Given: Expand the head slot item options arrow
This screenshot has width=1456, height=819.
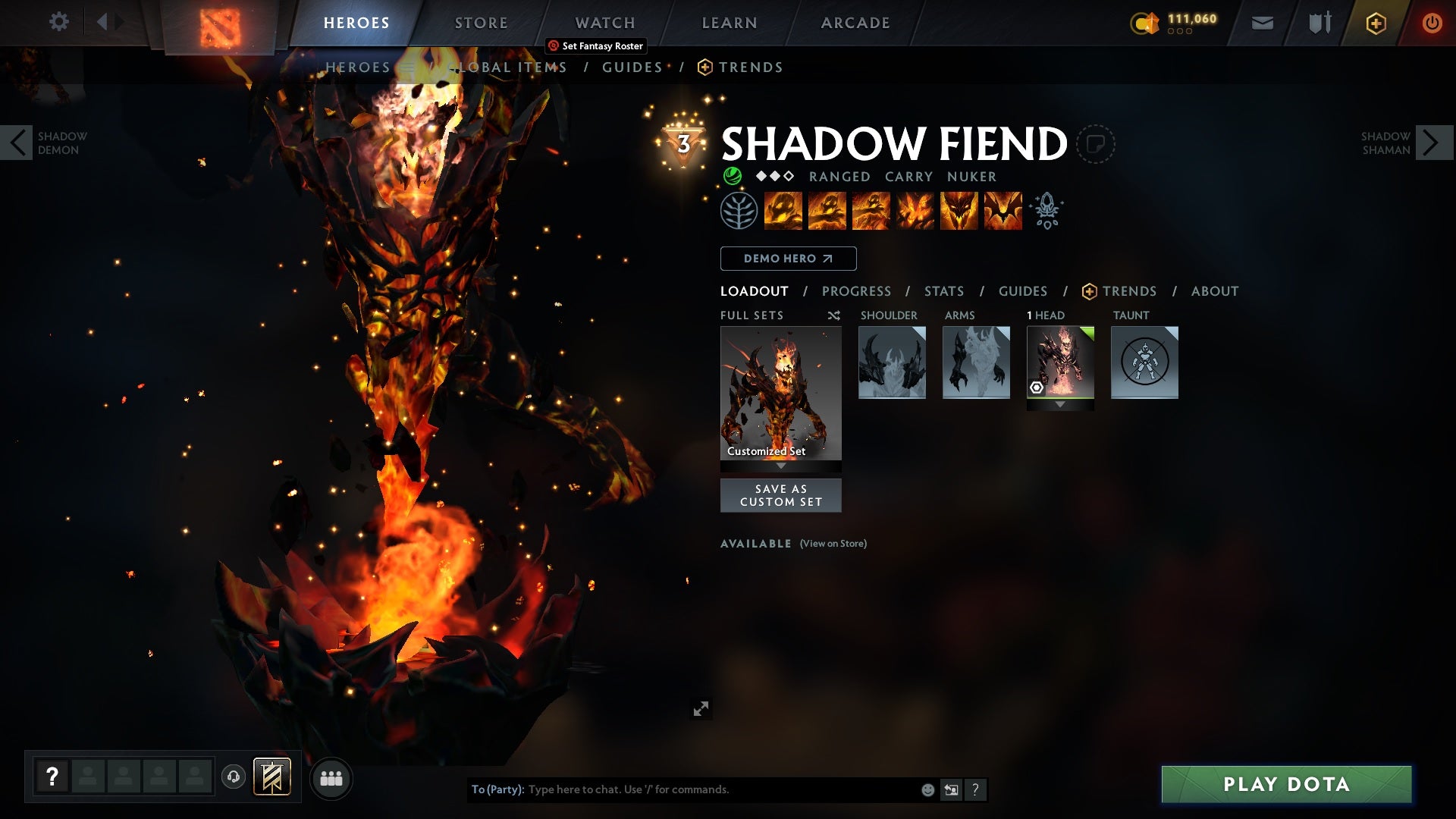Looking at the screenshot, I should (x=1060, y=404).
